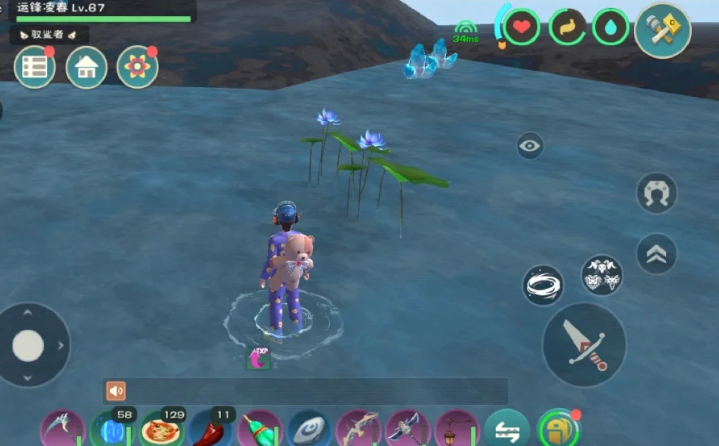
Task: Open the crossed hammer crafting button
Action: click(662, 30)
